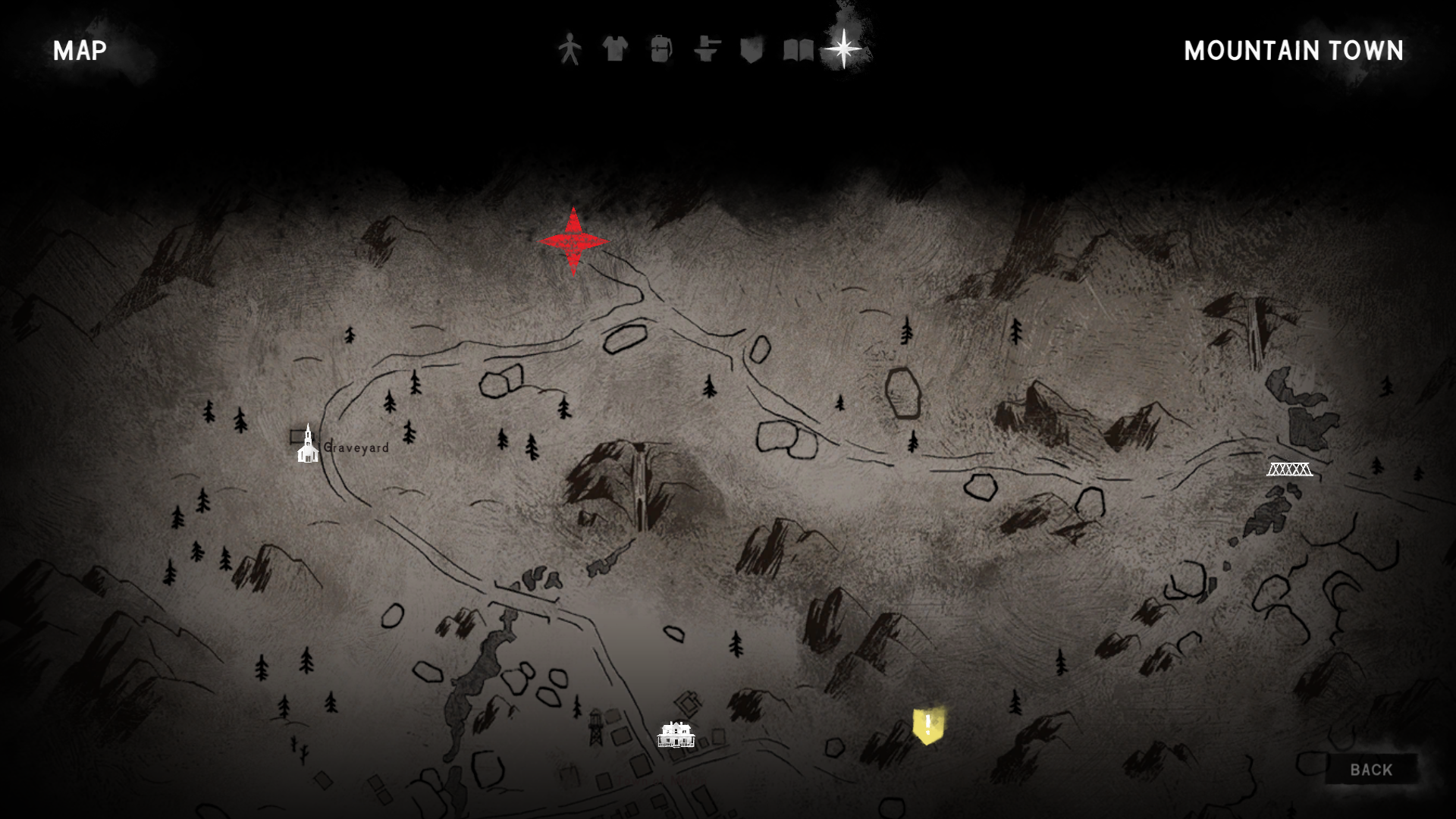Select the red compass player marker

click(573, 242)
